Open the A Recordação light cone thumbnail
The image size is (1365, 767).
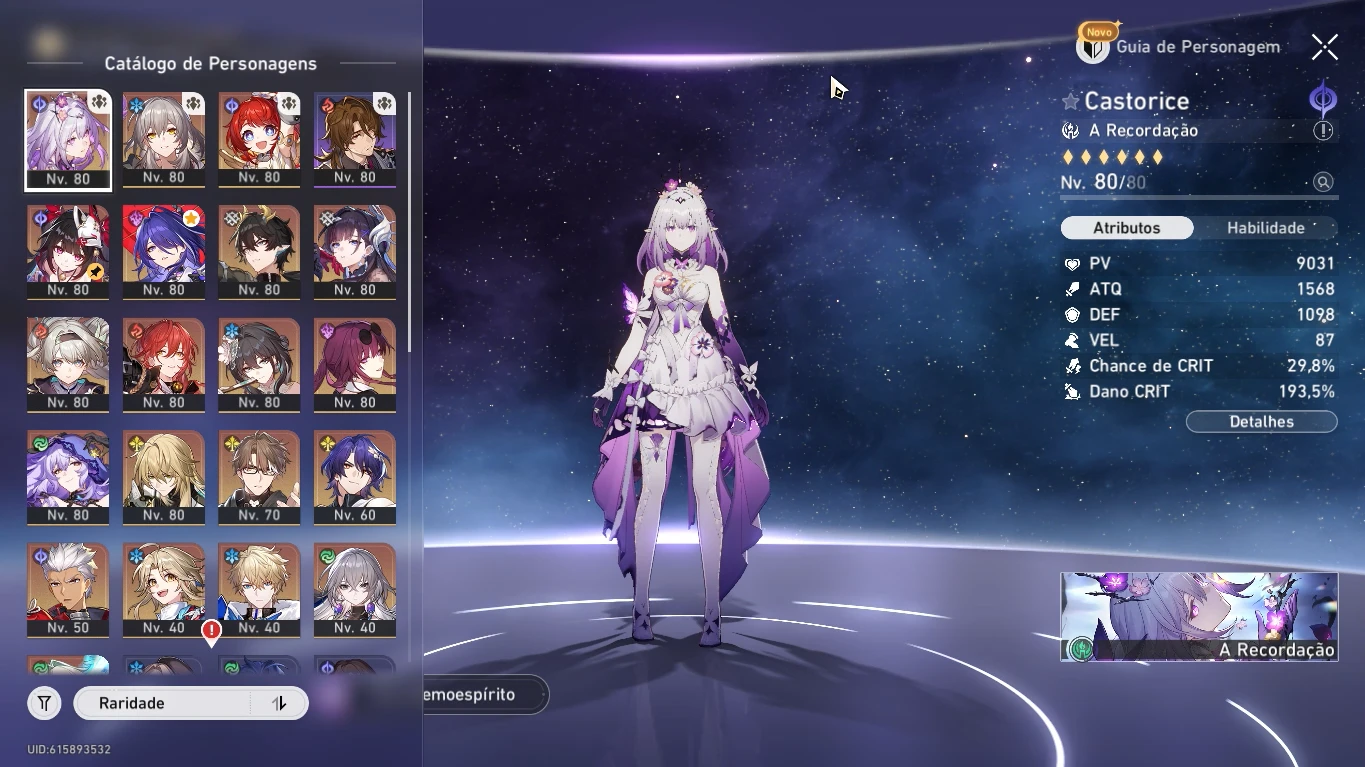[1199, 616]
